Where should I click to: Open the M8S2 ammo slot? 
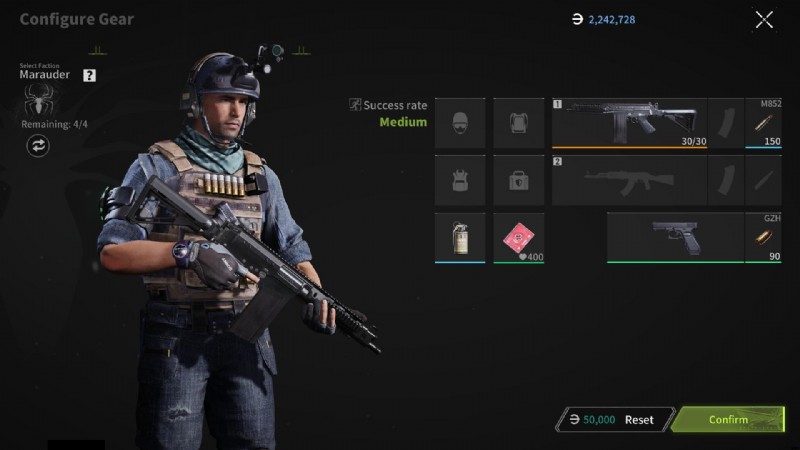[764, 123]
